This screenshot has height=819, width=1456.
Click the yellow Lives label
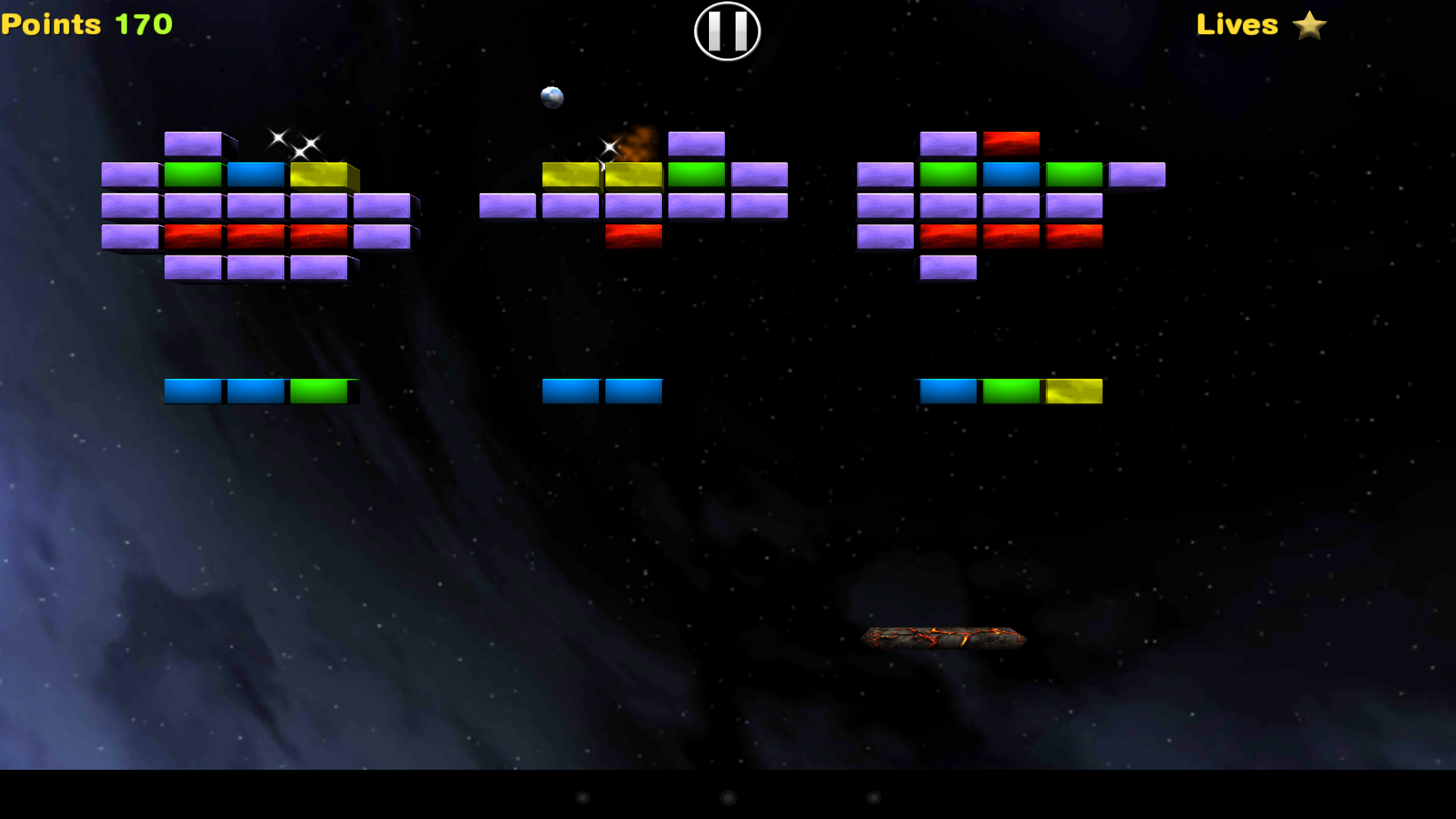pyautogui.click(x=1237, y=25)
